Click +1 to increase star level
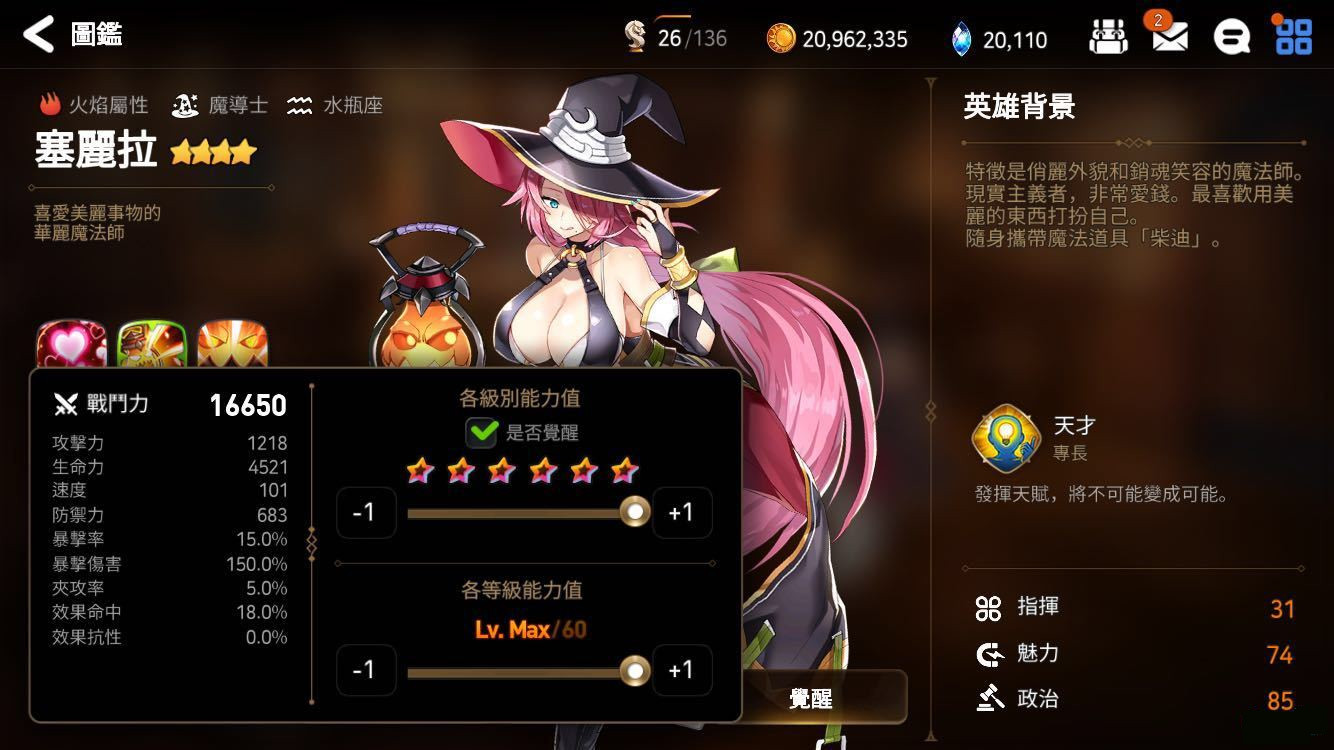1334x750 pixels. click(683, 512)
